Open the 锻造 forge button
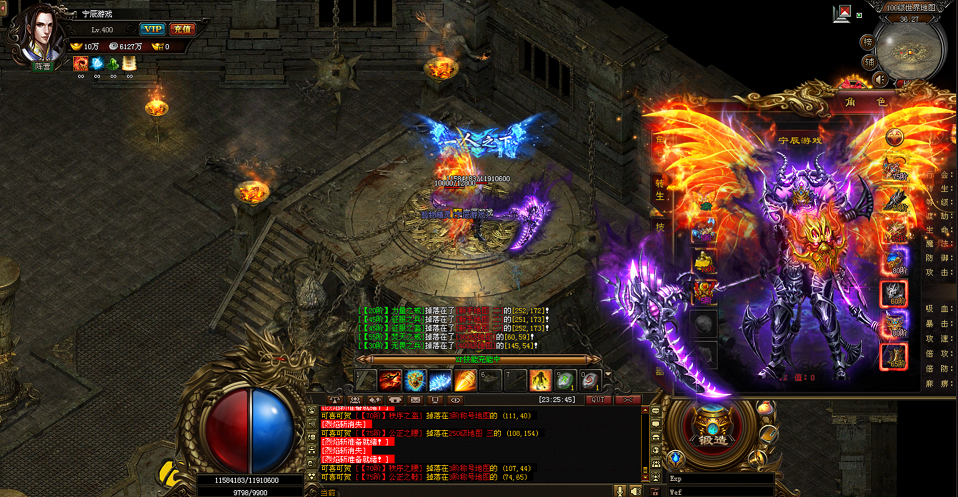The height and width of the screenshot is (497, 958). (714, 438)
